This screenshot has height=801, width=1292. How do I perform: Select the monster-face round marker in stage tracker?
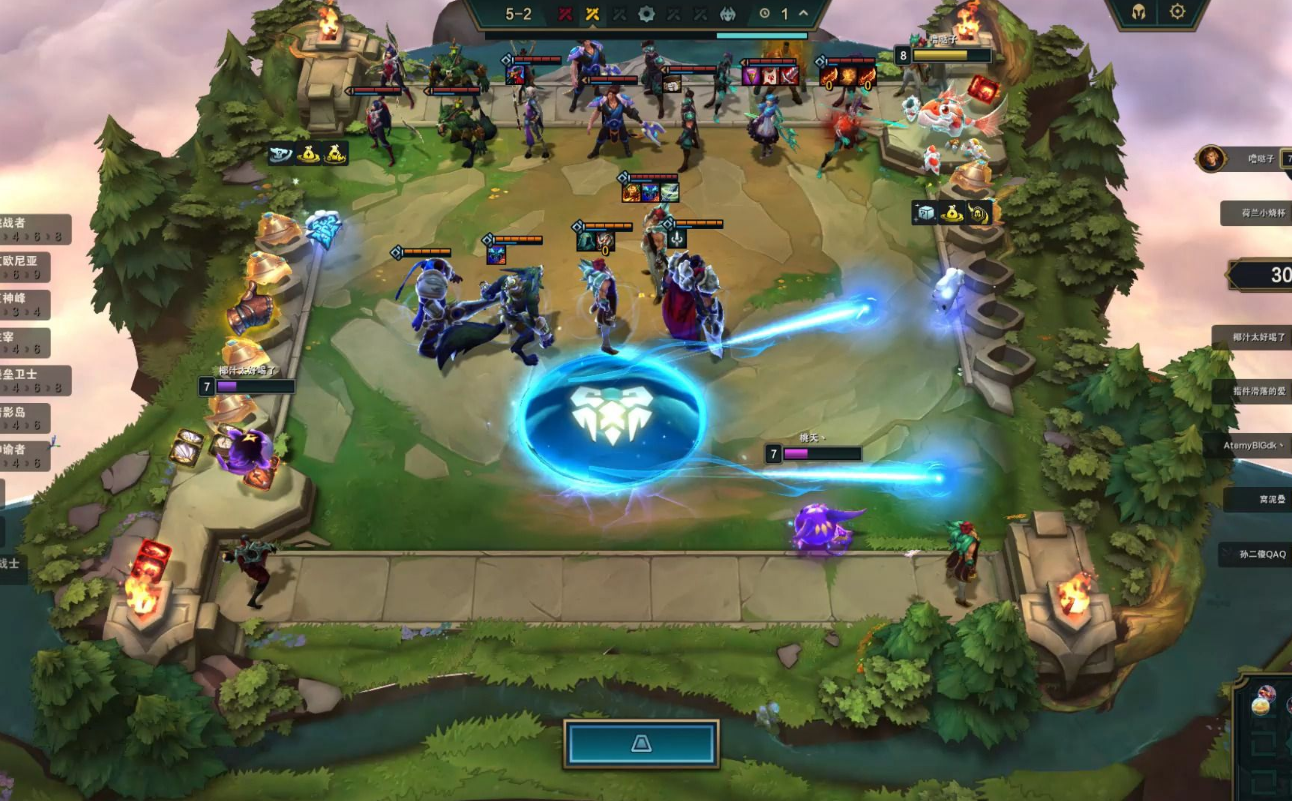[728, 14]
